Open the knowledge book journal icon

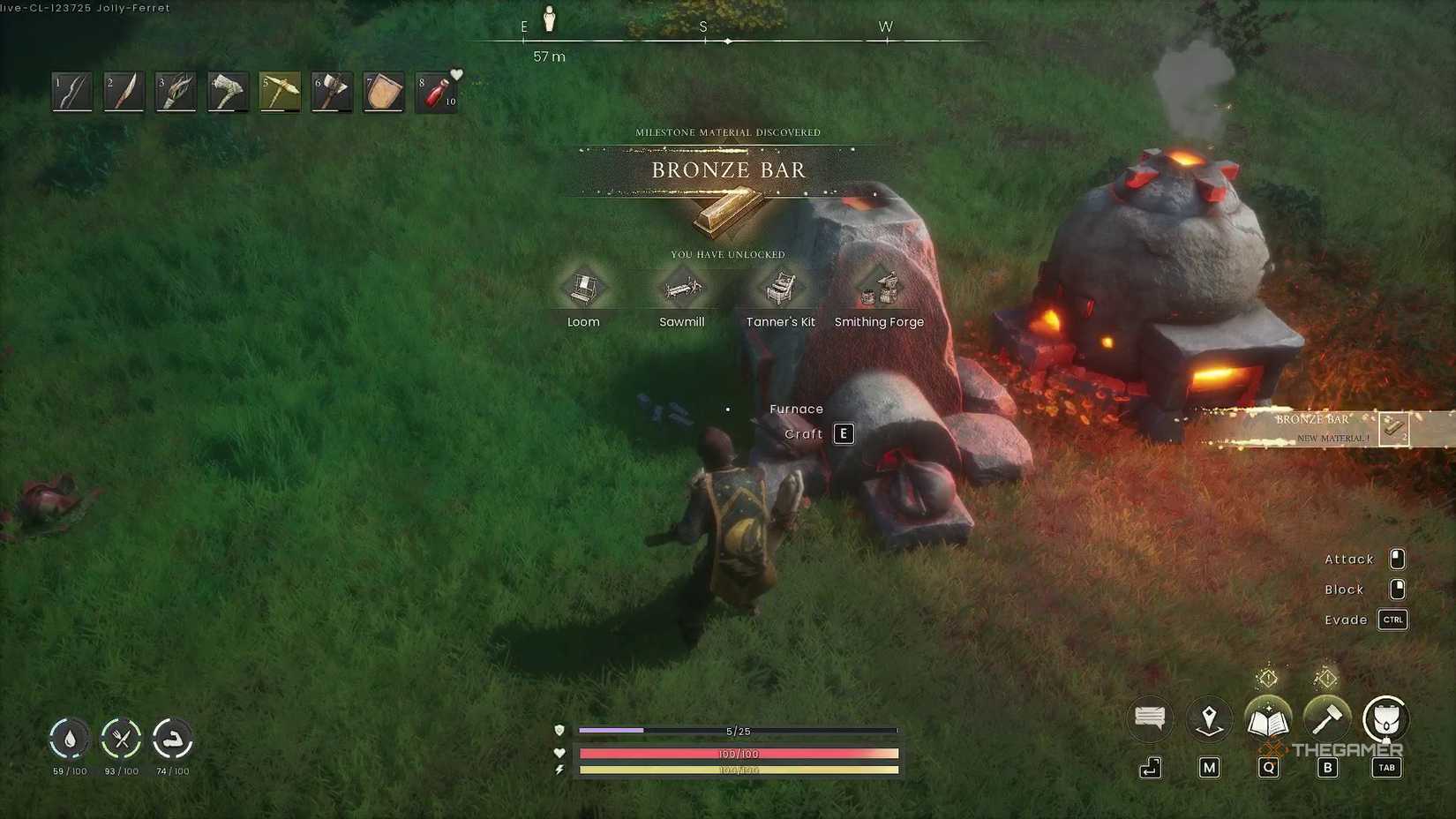coord(1268,719)
